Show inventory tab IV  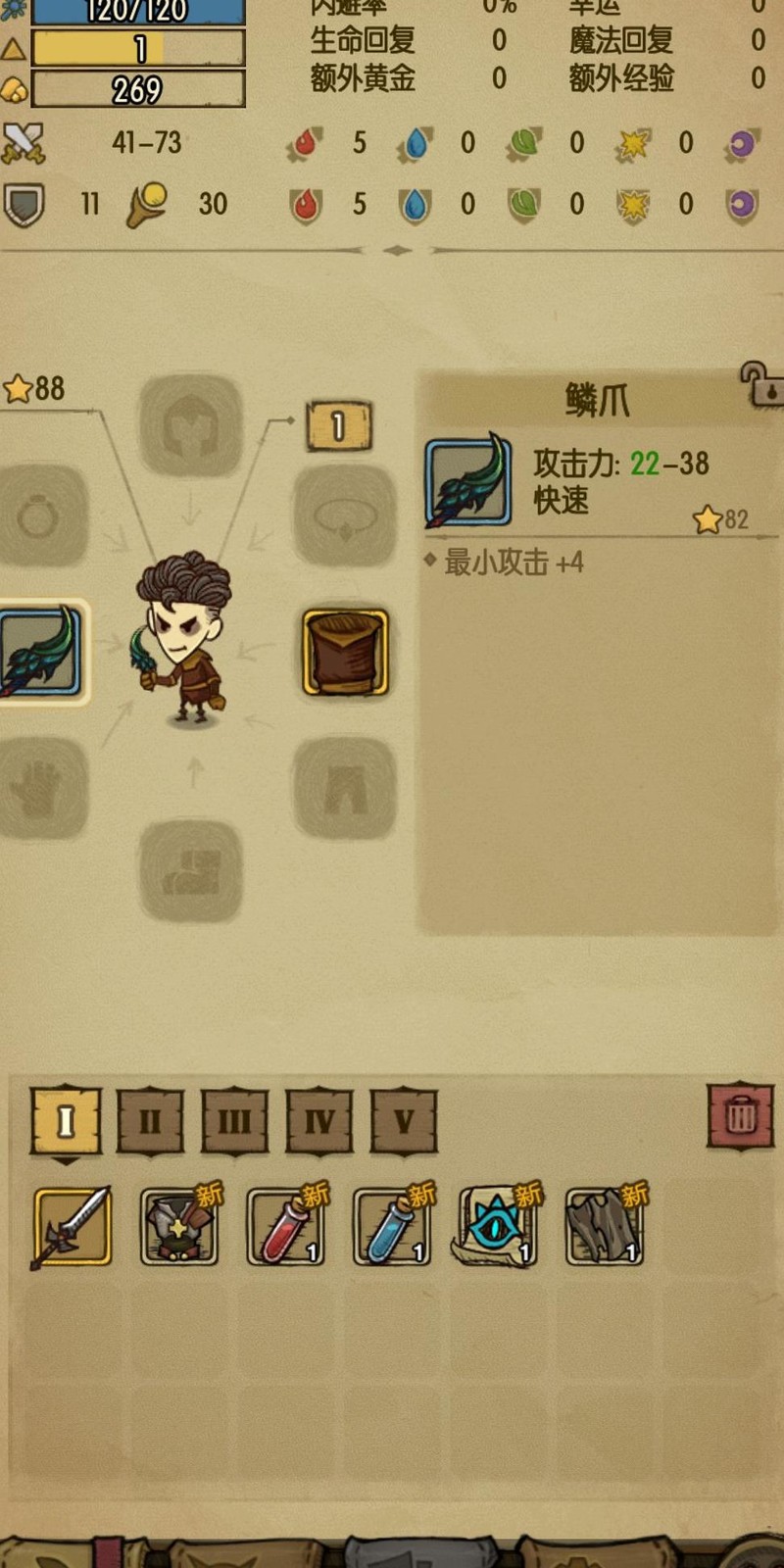(319, 1120)
